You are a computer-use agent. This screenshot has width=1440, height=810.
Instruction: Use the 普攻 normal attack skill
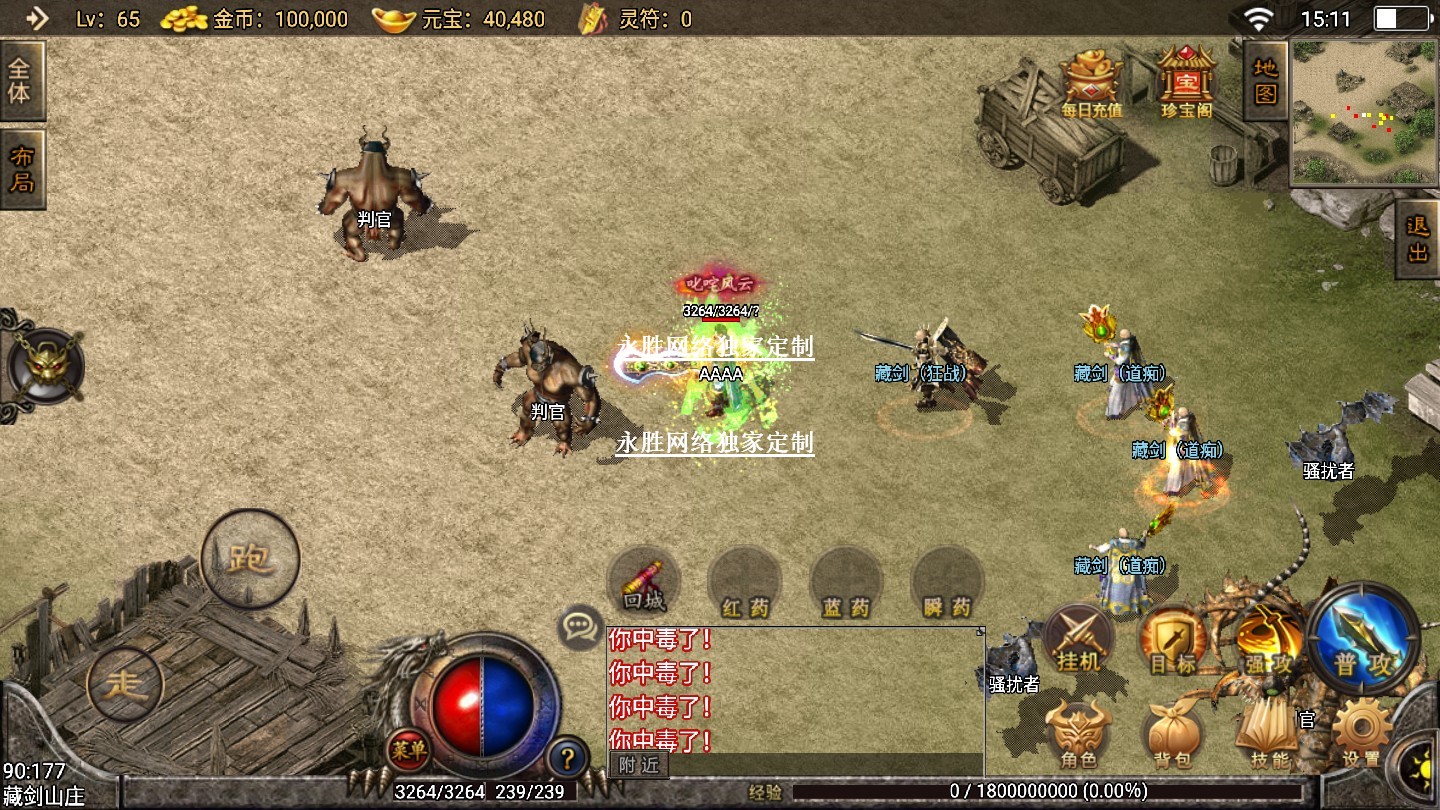click(x=1362, y=640)
